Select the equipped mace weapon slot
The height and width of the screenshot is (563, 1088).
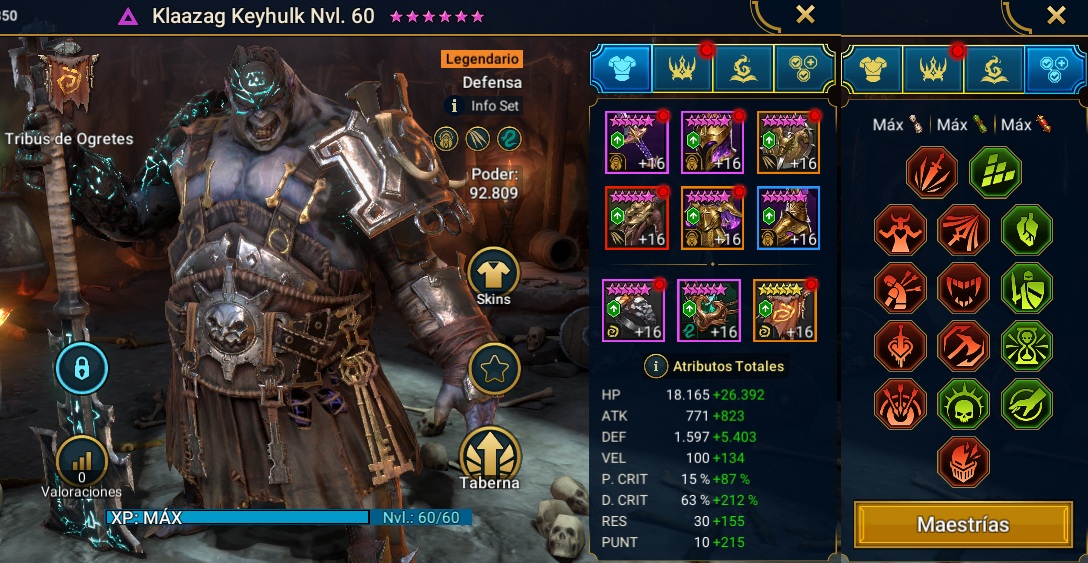click(x=636, y=142)
